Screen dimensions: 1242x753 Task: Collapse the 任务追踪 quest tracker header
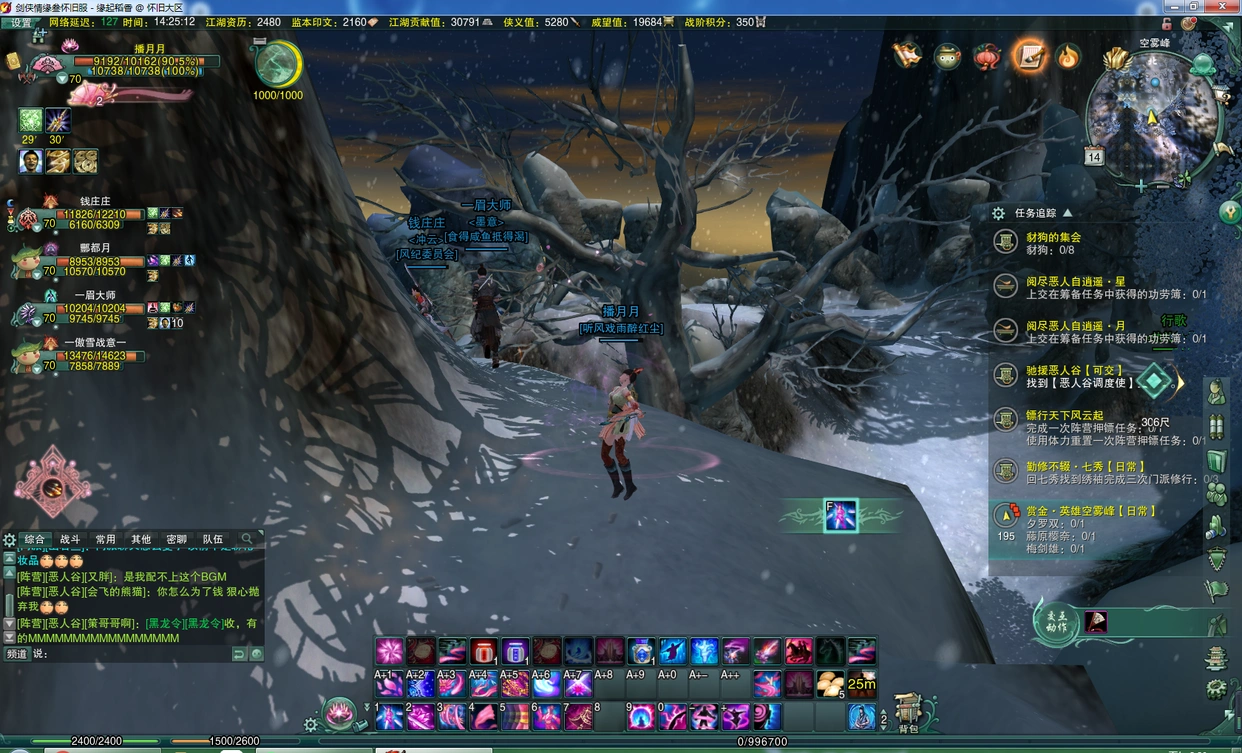(x=1067, y=213)
